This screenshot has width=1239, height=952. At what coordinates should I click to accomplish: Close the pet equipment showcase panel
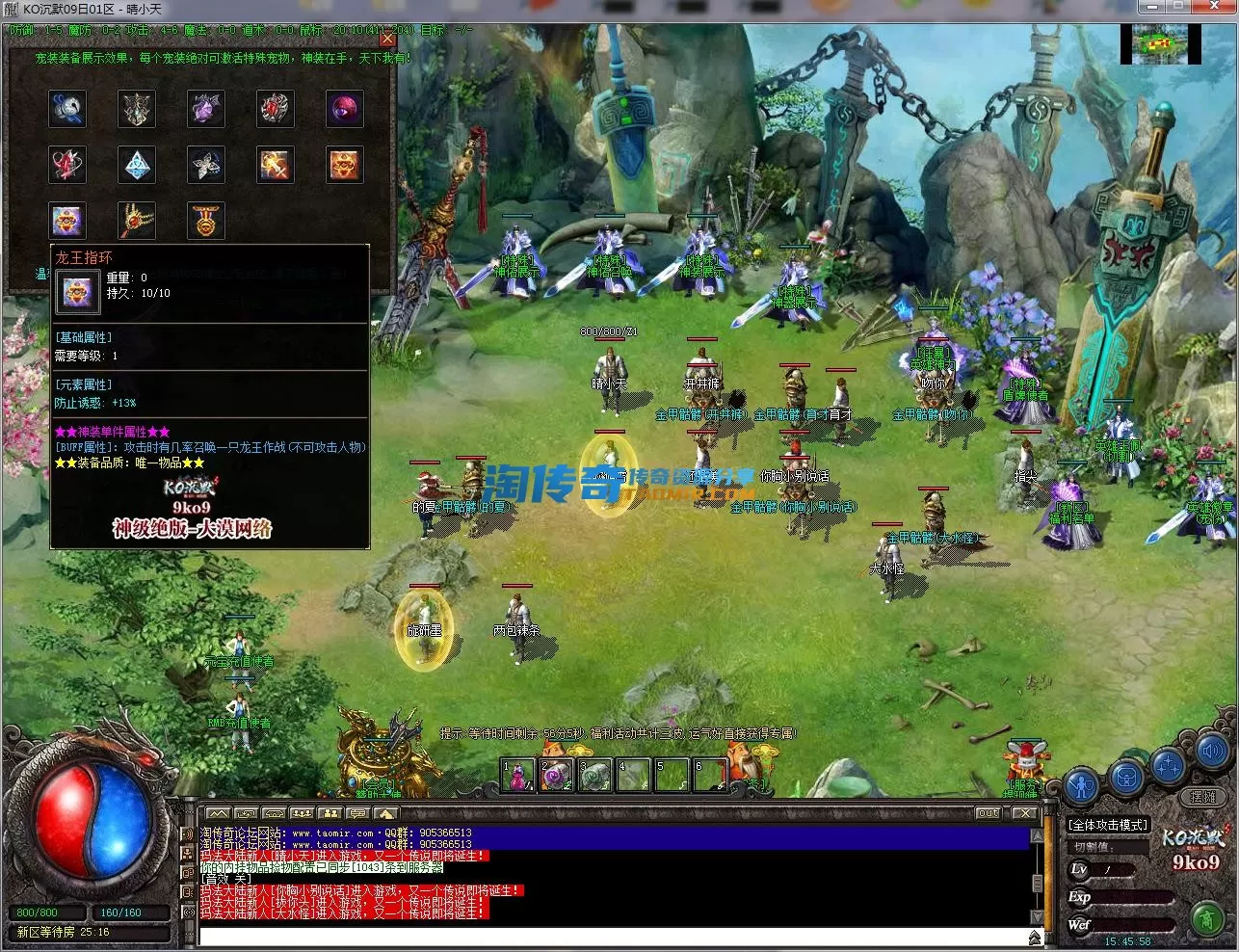pos(387,40)
